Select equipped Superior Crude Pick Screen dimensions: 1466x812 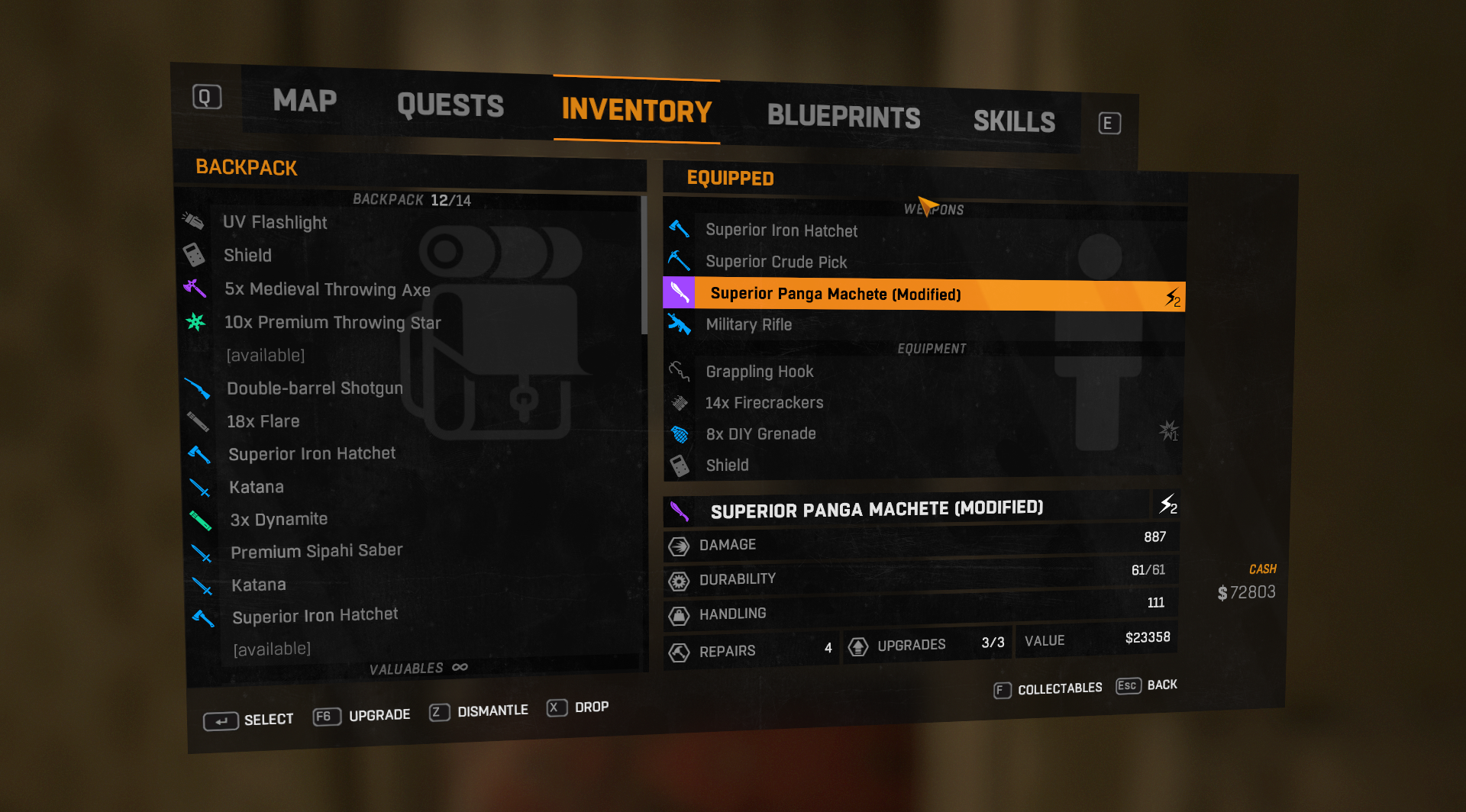(x=776, y=262)
